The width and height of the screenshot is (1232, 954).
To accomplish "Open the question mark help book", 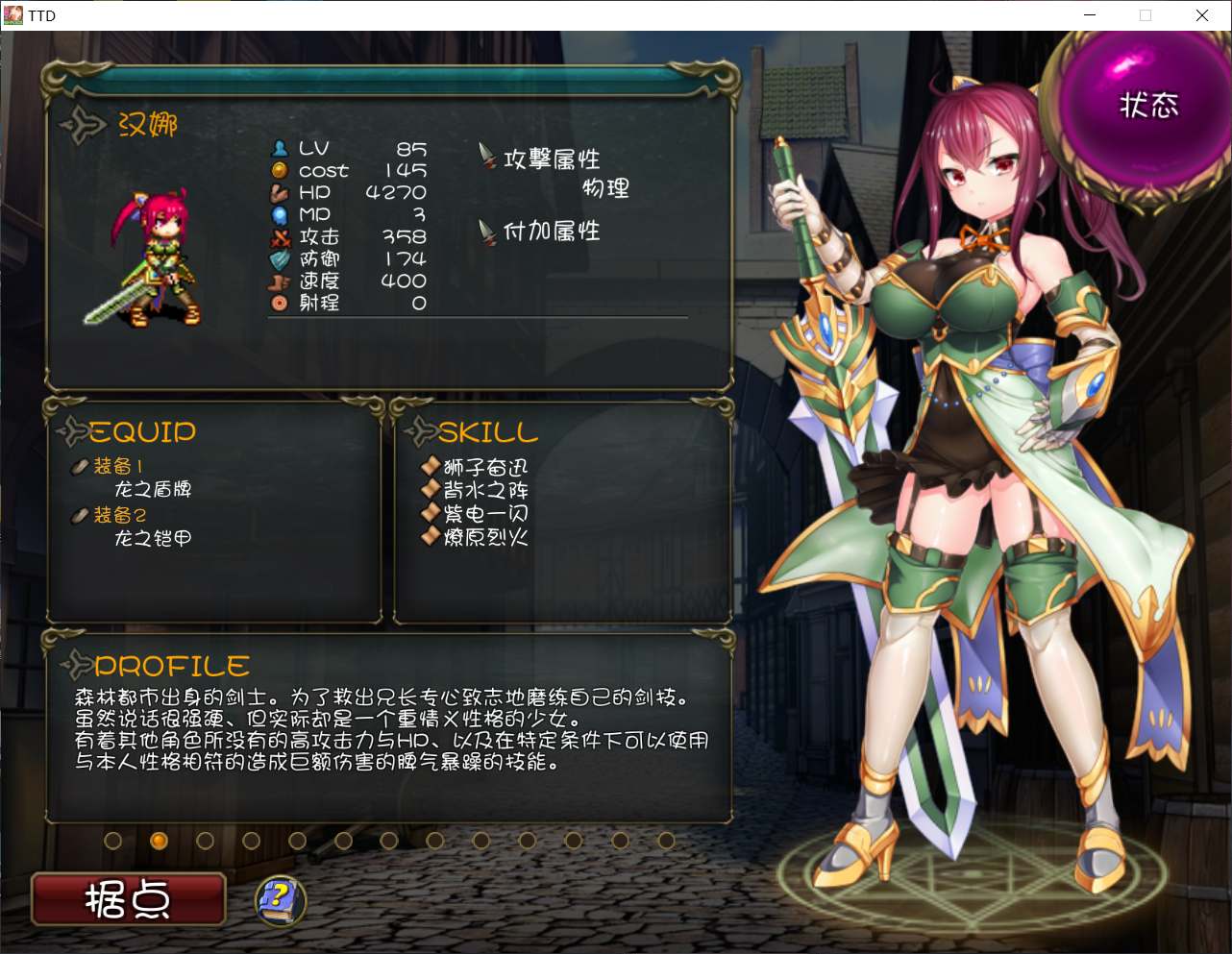I will click(x=280, y=899).
